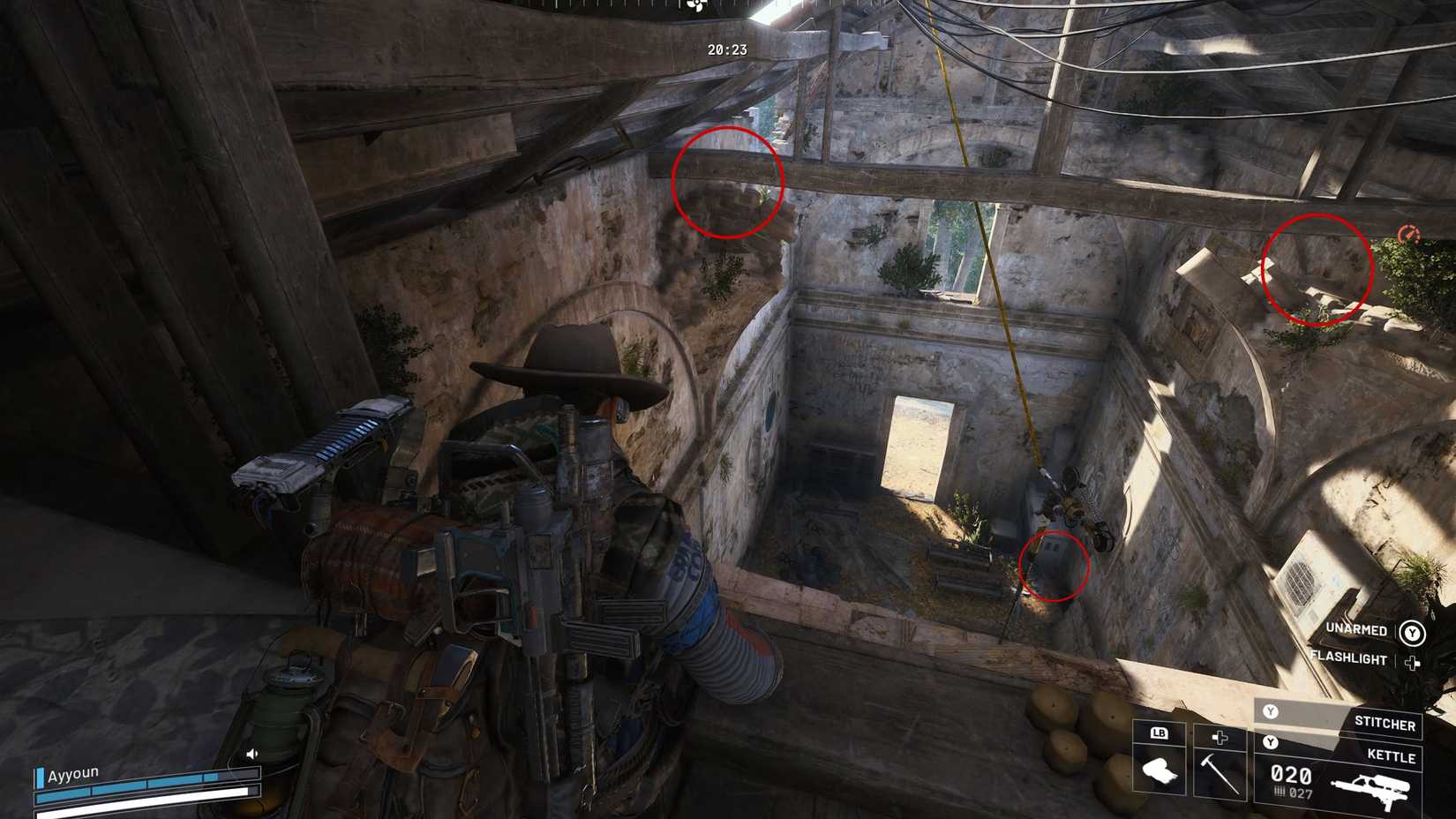
Task: Click the Y prompt on the KETTLE row
Action: click(1271, 741)
